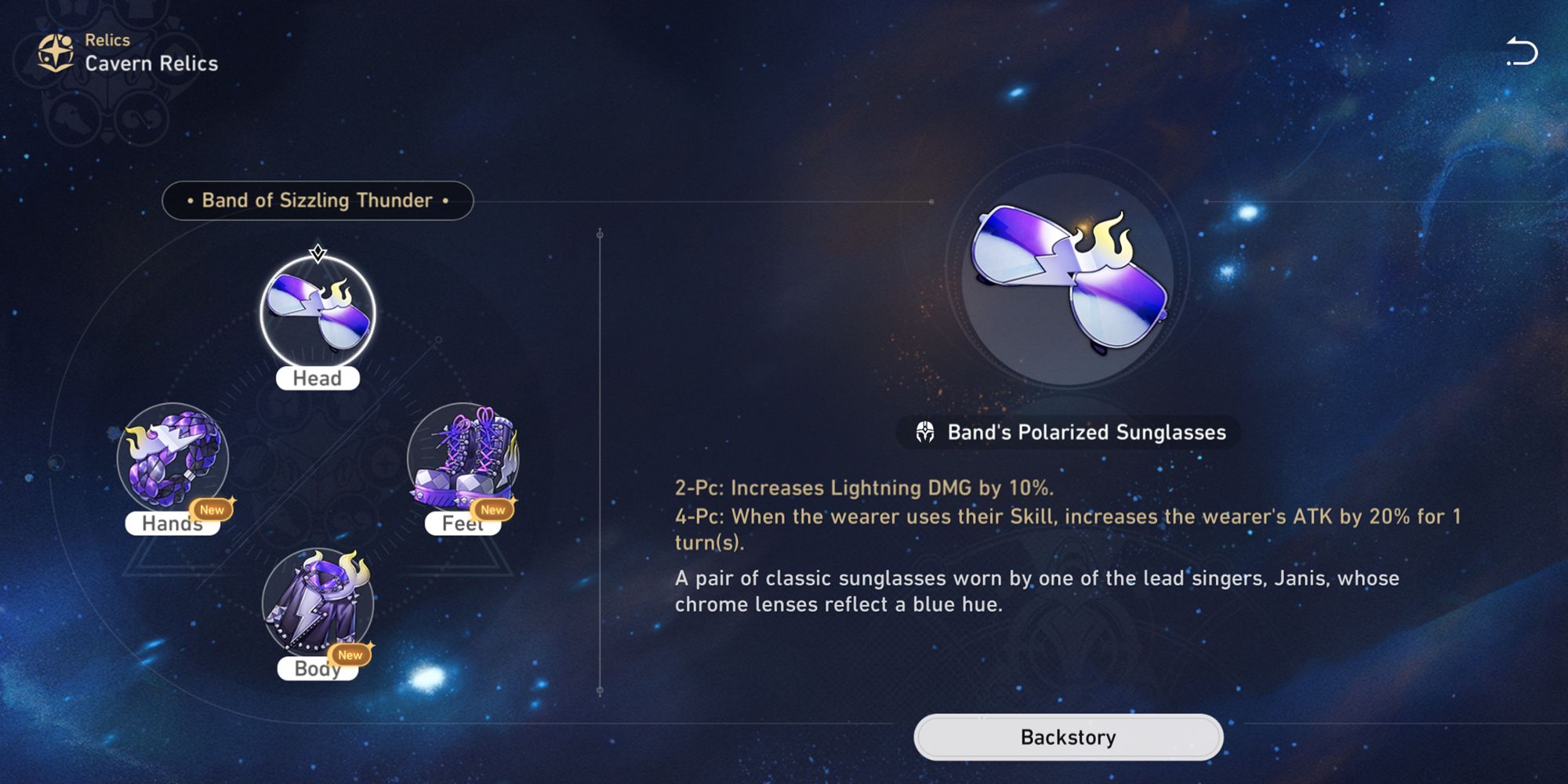This screenshot has height=784, width=1568.
Task: Click the return arrow in the top-right corner
Action: [1524, 50]
